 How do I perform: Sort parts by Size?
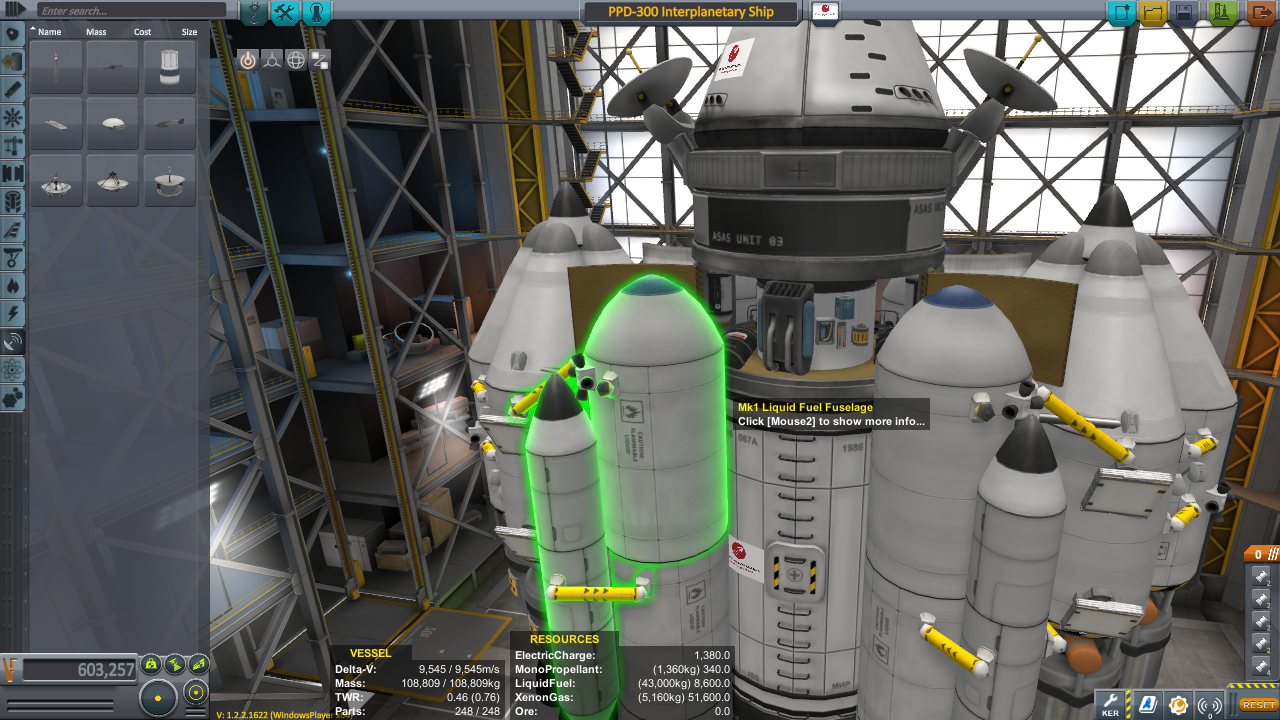(189, 32)
